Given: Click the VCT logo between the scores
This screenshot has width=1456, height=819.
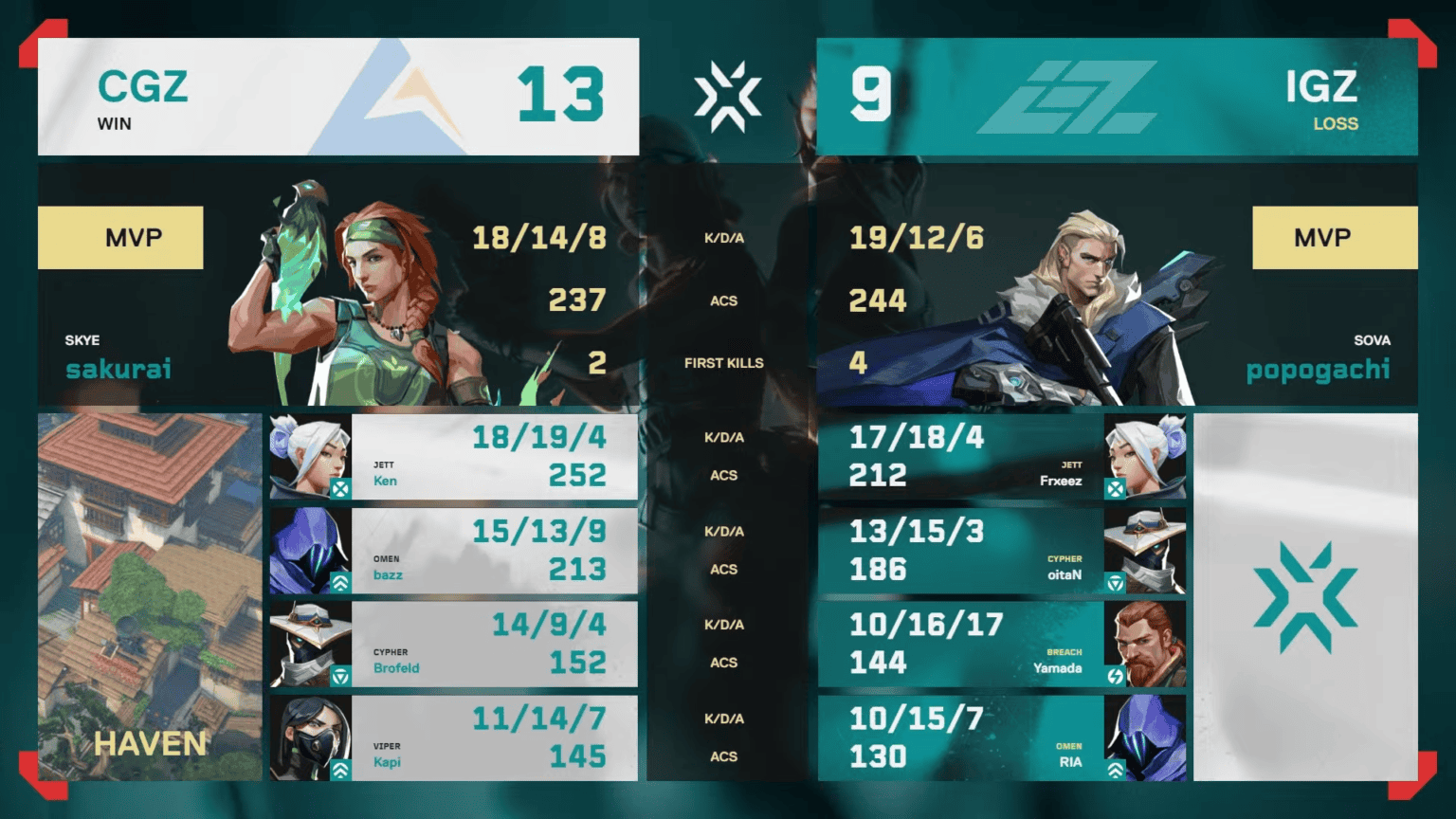Looking at the screenshot, I should point(728,95).
